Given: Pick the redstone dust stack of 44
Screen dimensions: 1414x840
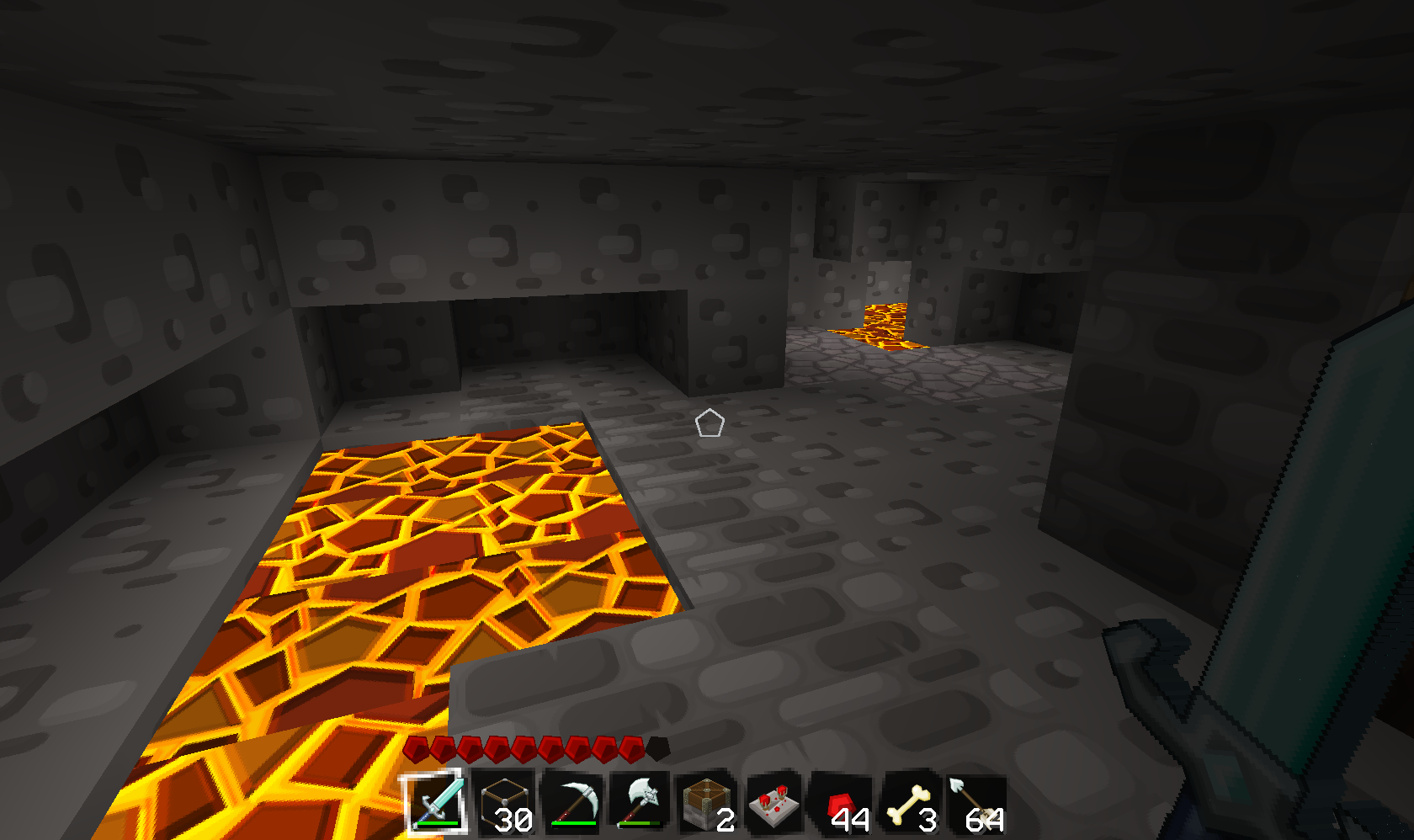Looking at the screenshot, I should tap(842, 804).
